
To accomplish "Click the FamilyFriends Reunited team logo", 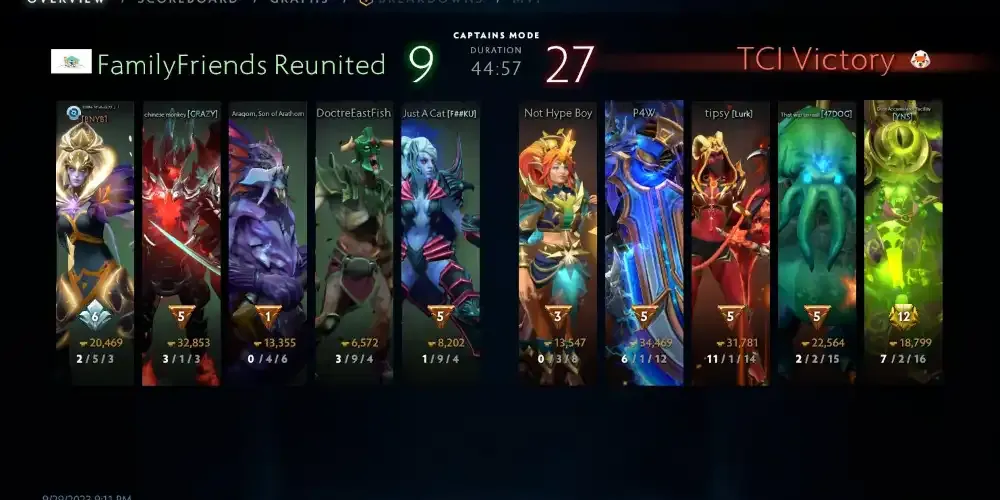I will [71, 62].
